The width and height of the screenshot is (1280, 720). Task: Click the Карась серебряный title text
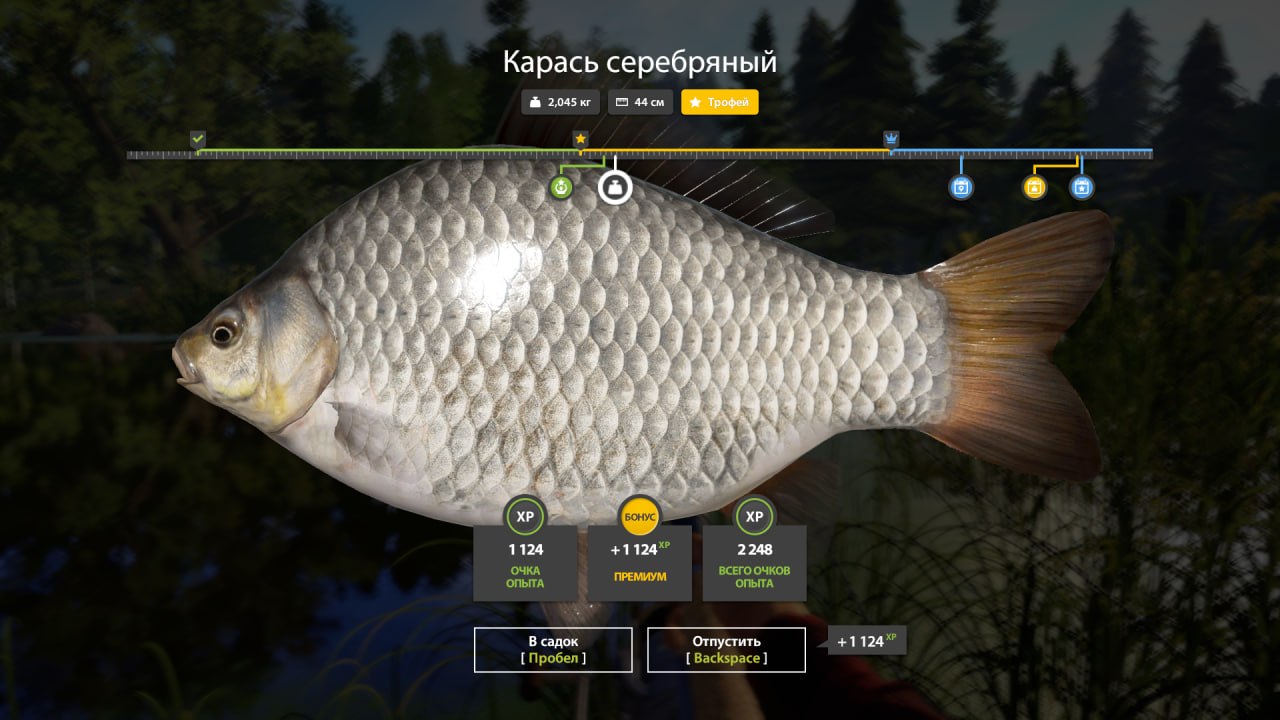(x=639, y=61)
